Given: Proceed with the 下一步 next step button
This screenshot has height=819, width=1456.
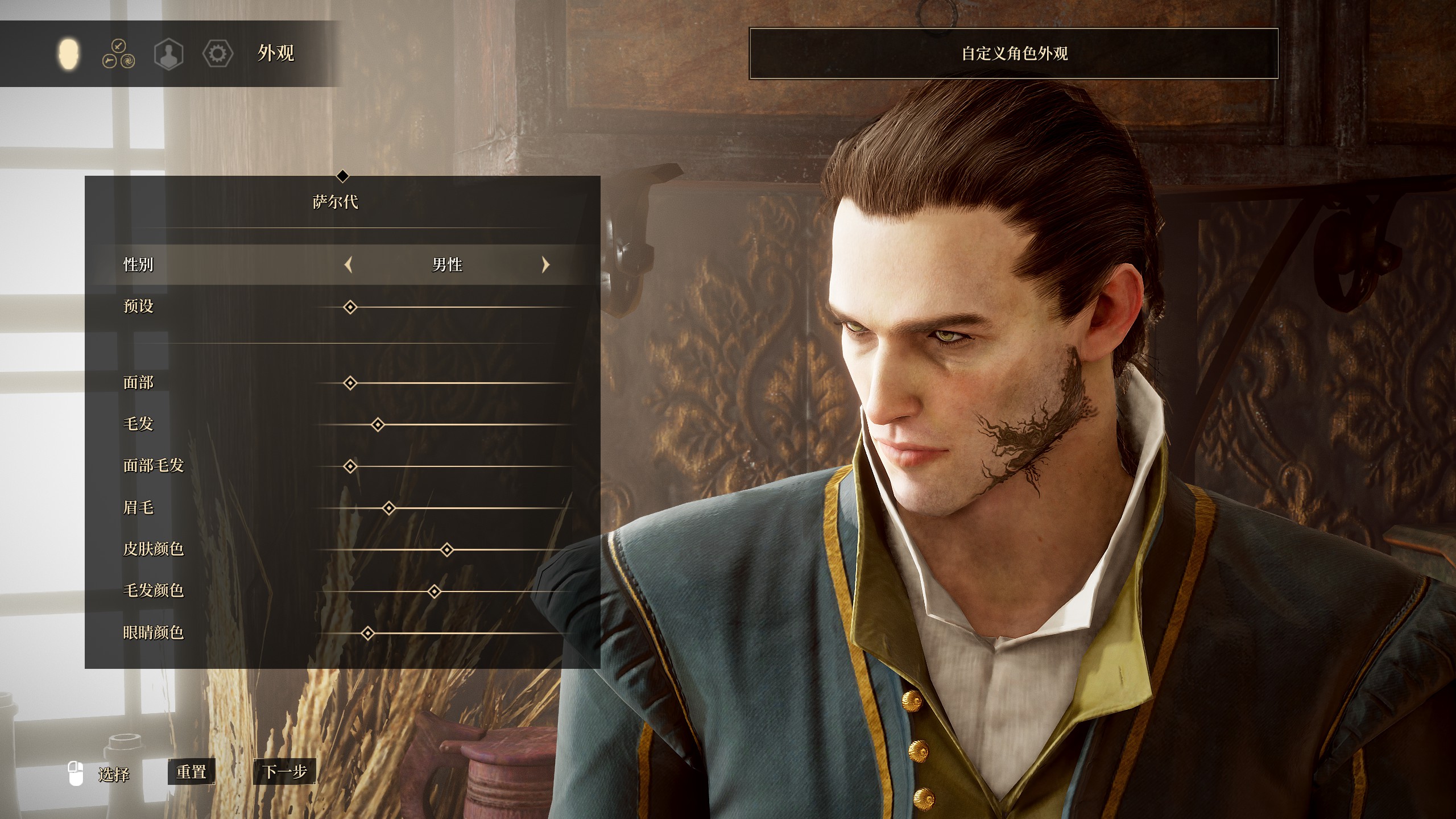Looking at the screenshot, I should 284,772.
